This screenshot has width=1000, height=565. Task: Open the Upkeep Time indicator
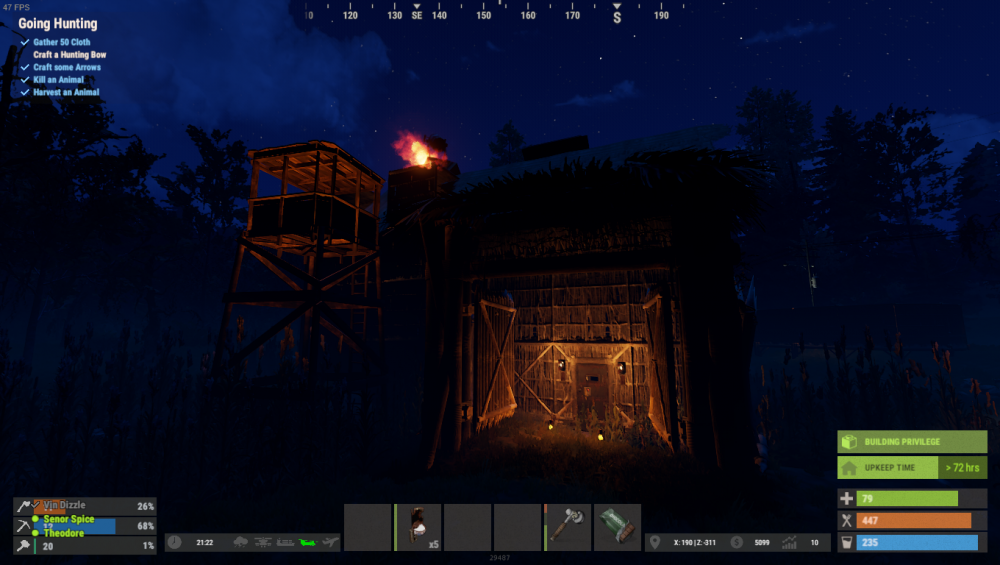pos(912,467)
